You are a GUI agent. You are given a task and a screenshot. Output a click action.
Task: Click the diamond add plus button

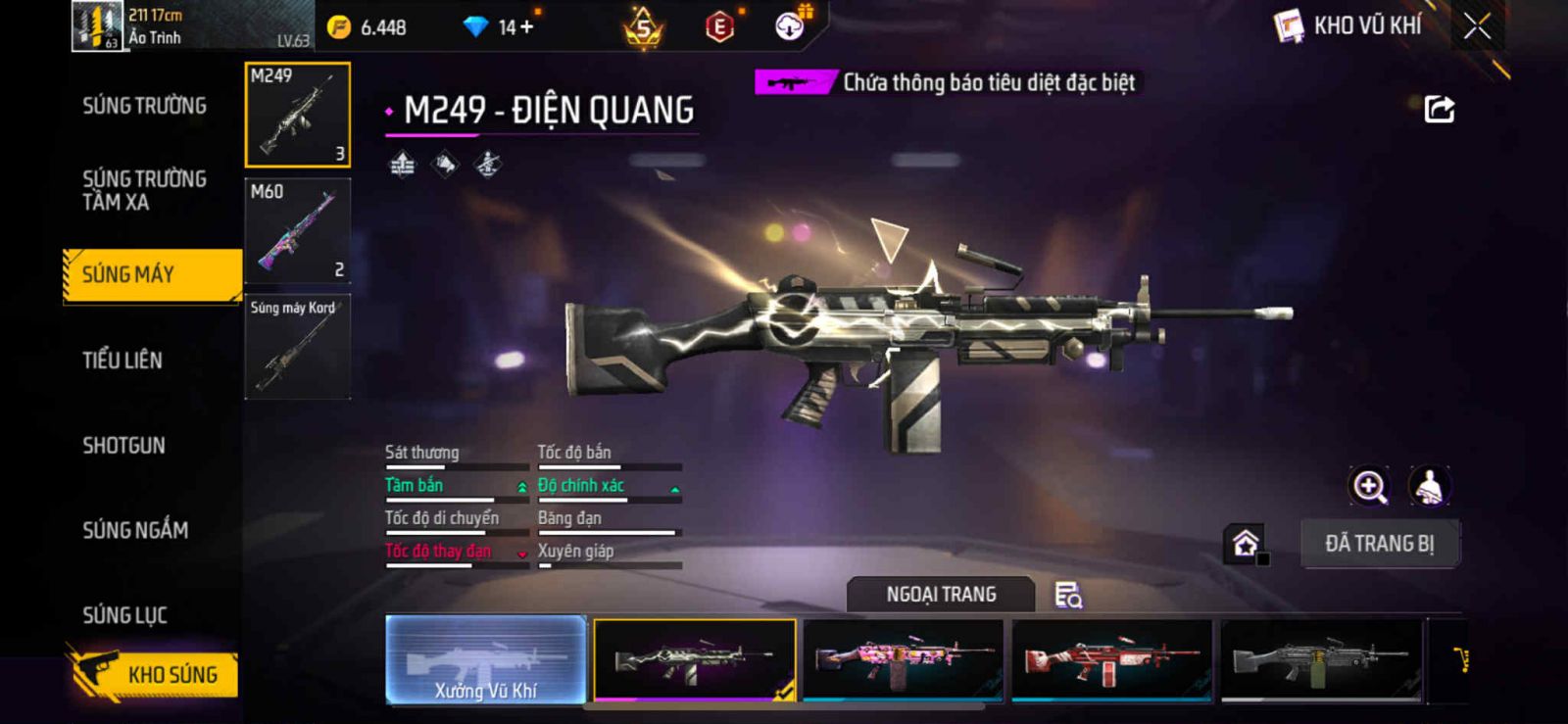(526, 27)
